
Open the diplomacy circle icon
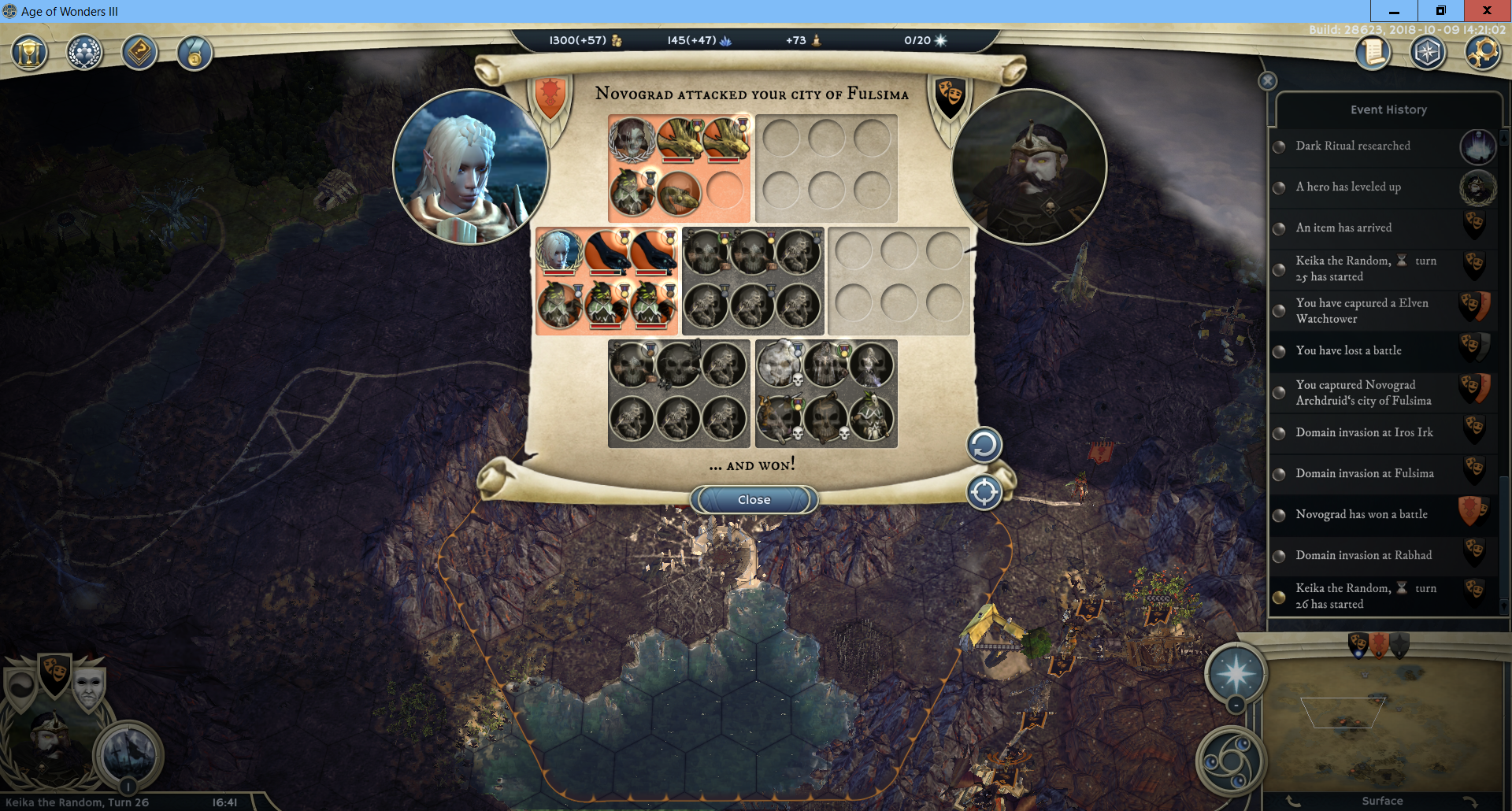84,53
